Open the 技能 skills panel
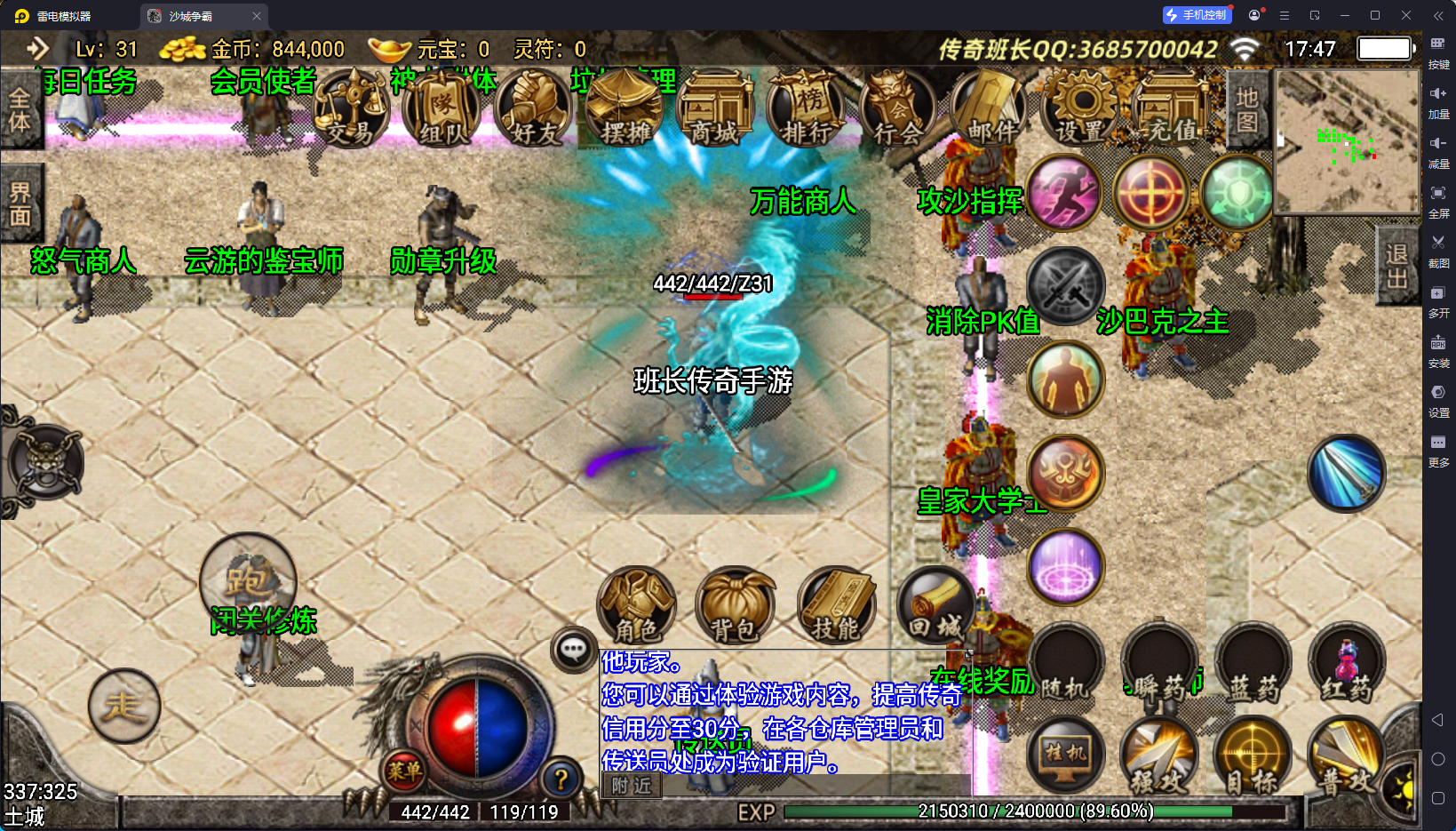 835,606
